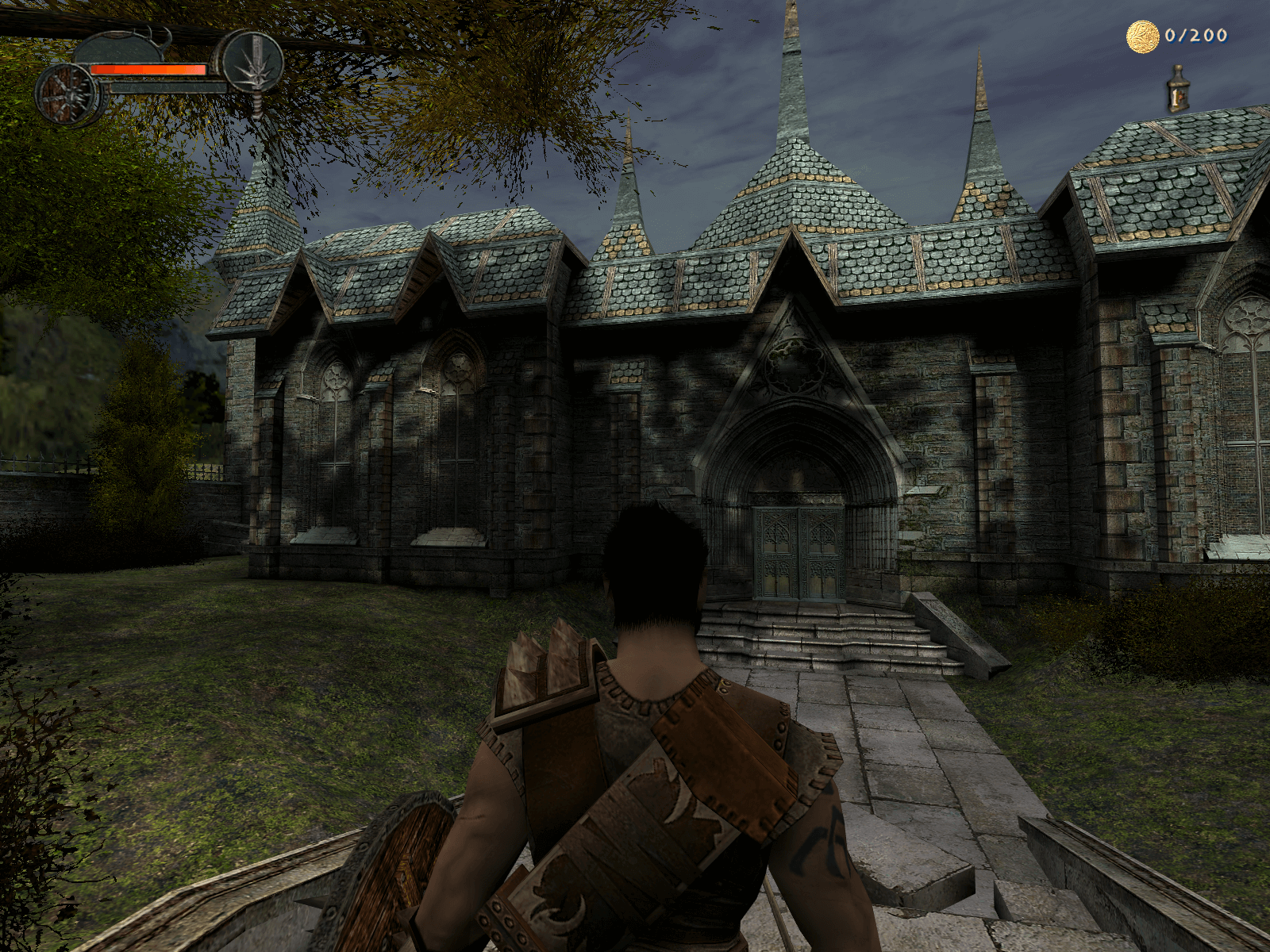Select the round spiked shield icon
Screen dimensions: 1270x952
coord(70,94)
